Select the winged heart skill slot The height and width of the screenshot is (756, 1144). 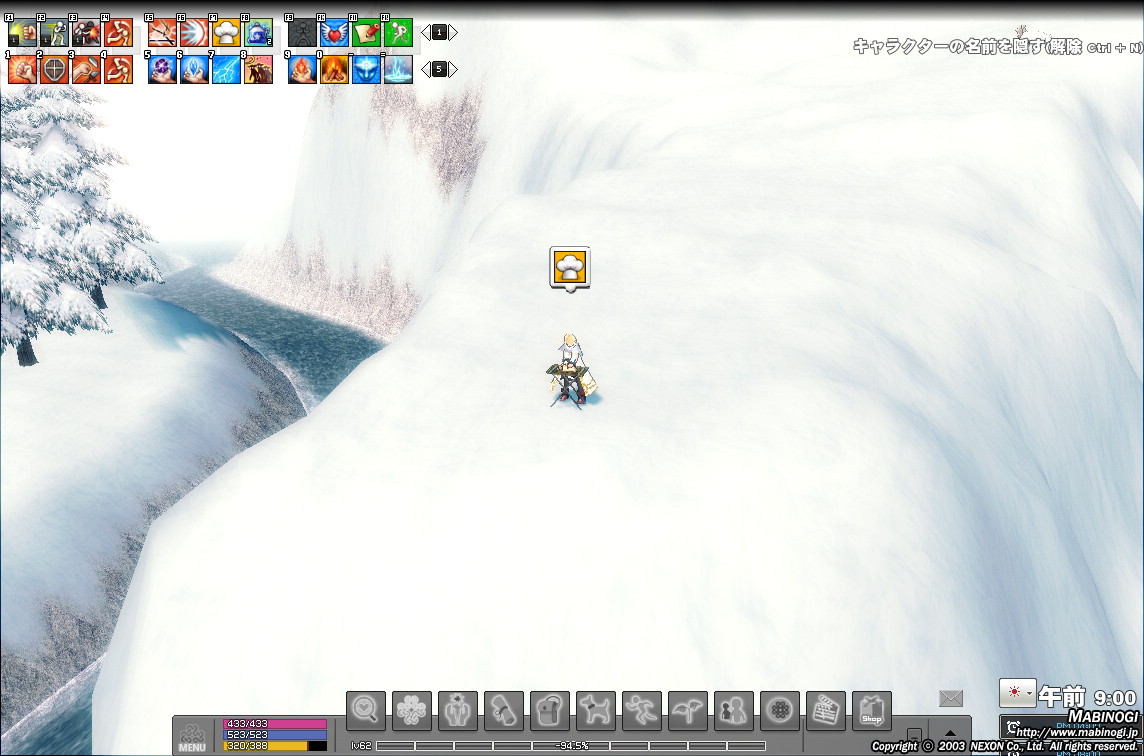tap(334, 33)
